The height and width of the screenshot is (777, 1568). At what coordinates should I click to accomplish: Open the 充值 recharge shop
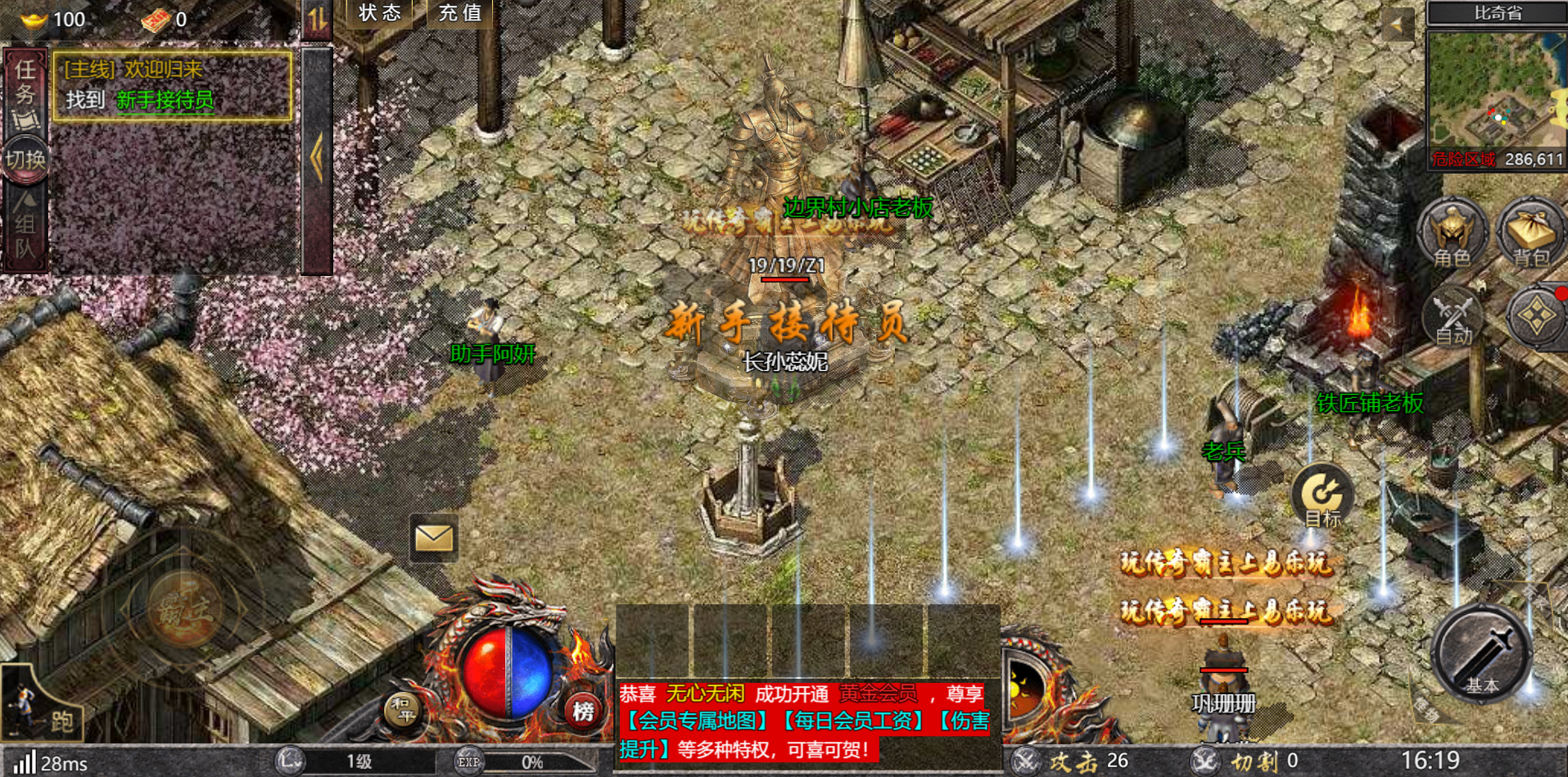click(x=460, y=14)
